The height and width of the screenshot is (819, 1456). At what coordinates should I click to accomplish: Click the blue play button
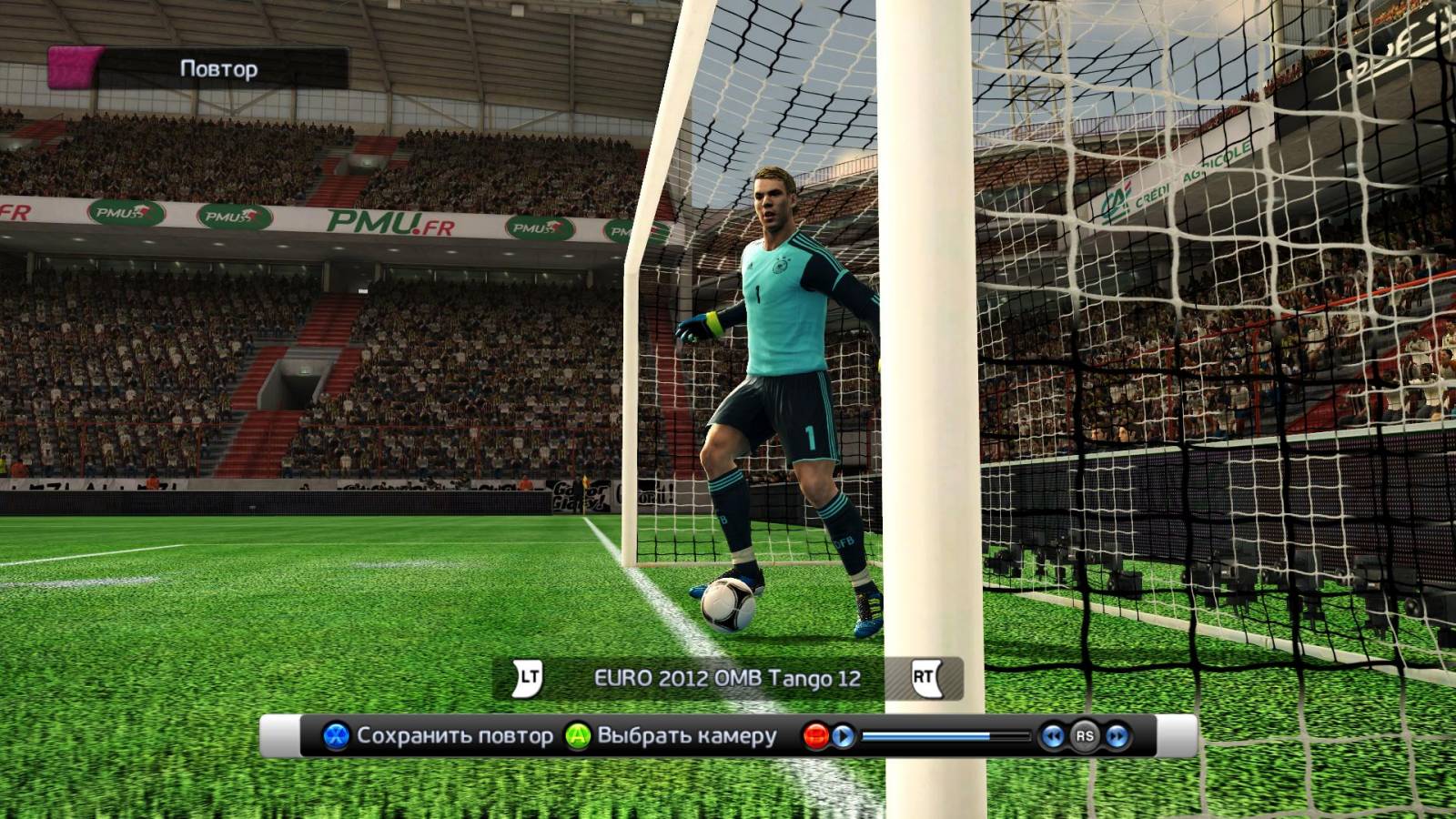click(x=844, y=736)
